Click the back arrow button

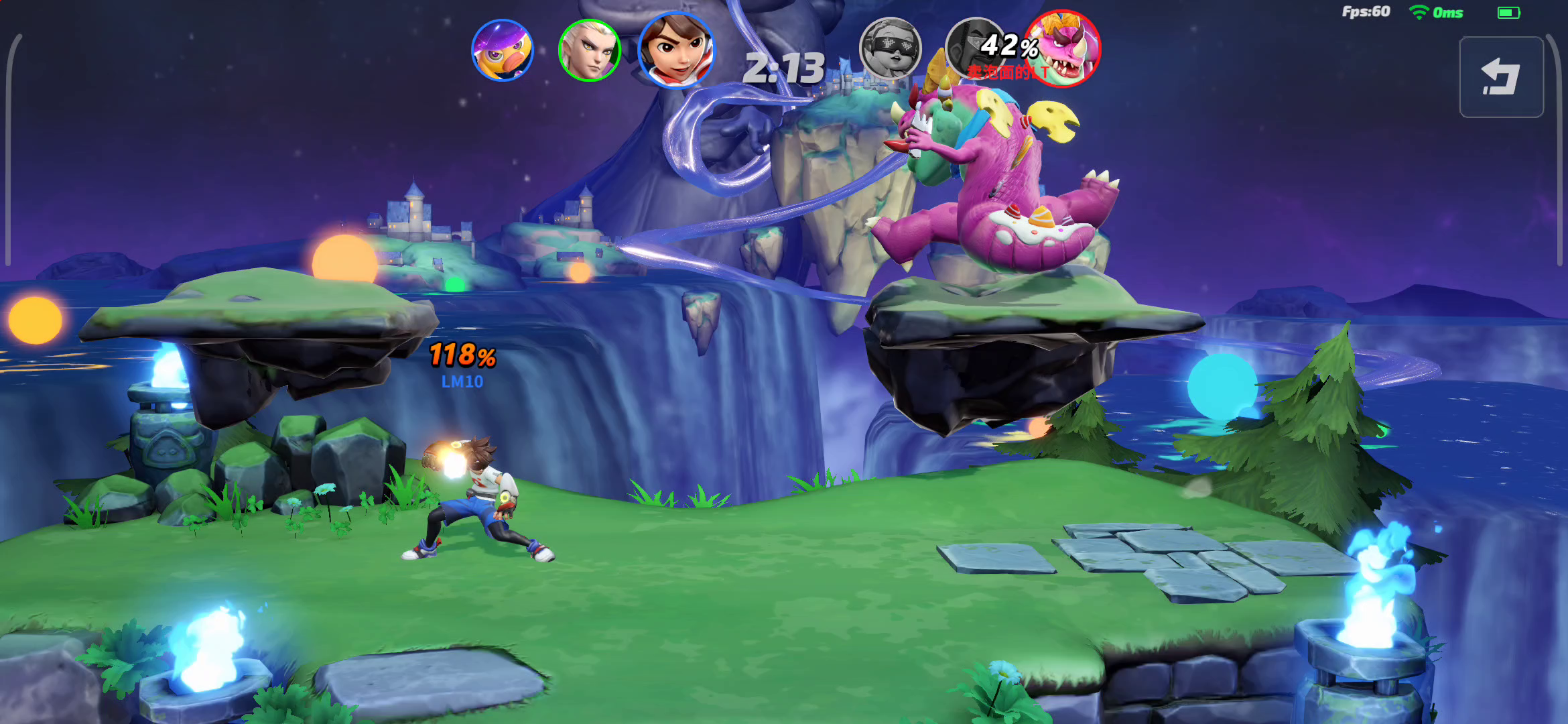point(1501,77)
